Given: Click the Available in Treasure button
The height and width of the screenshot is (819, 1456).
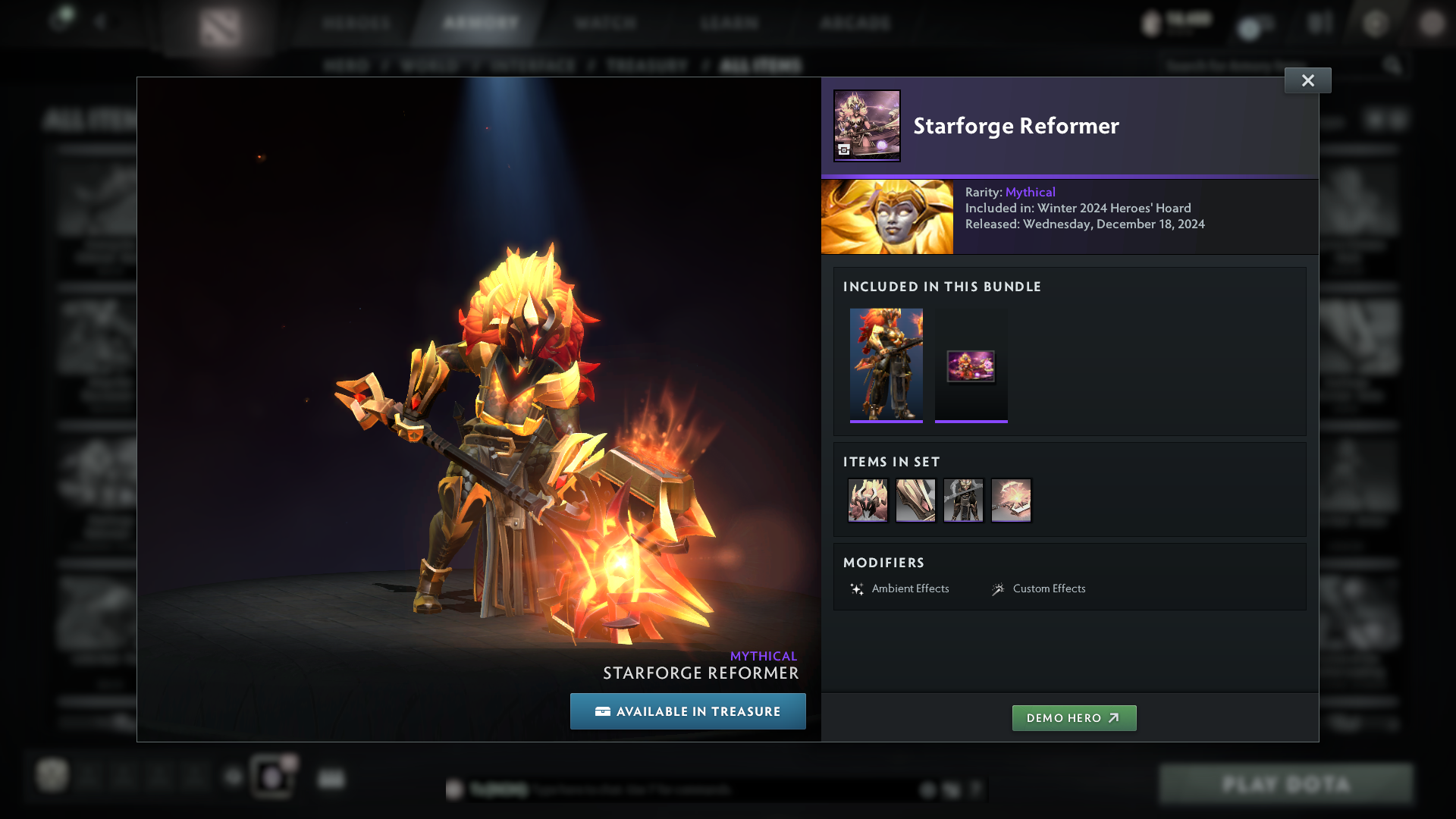Looking at the screenshot, I should point(688,711).
